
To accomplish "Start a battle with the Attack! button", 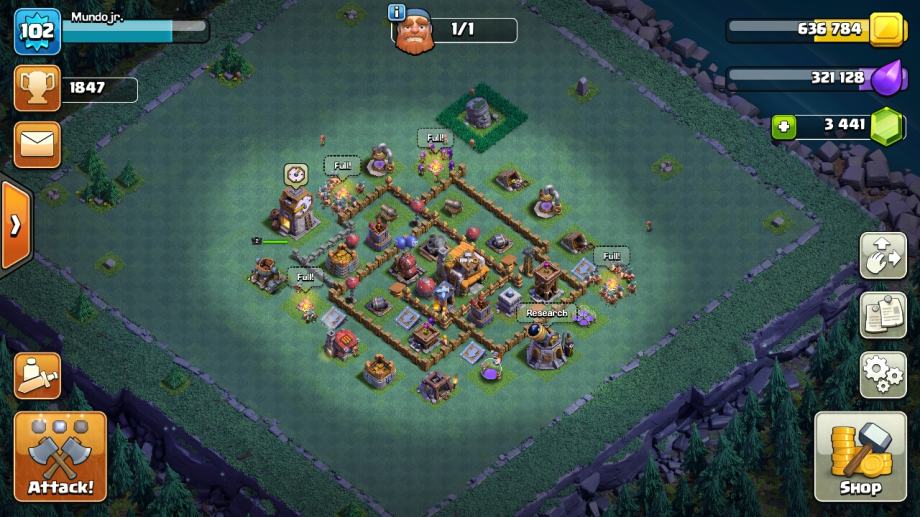I will point(60,456).
